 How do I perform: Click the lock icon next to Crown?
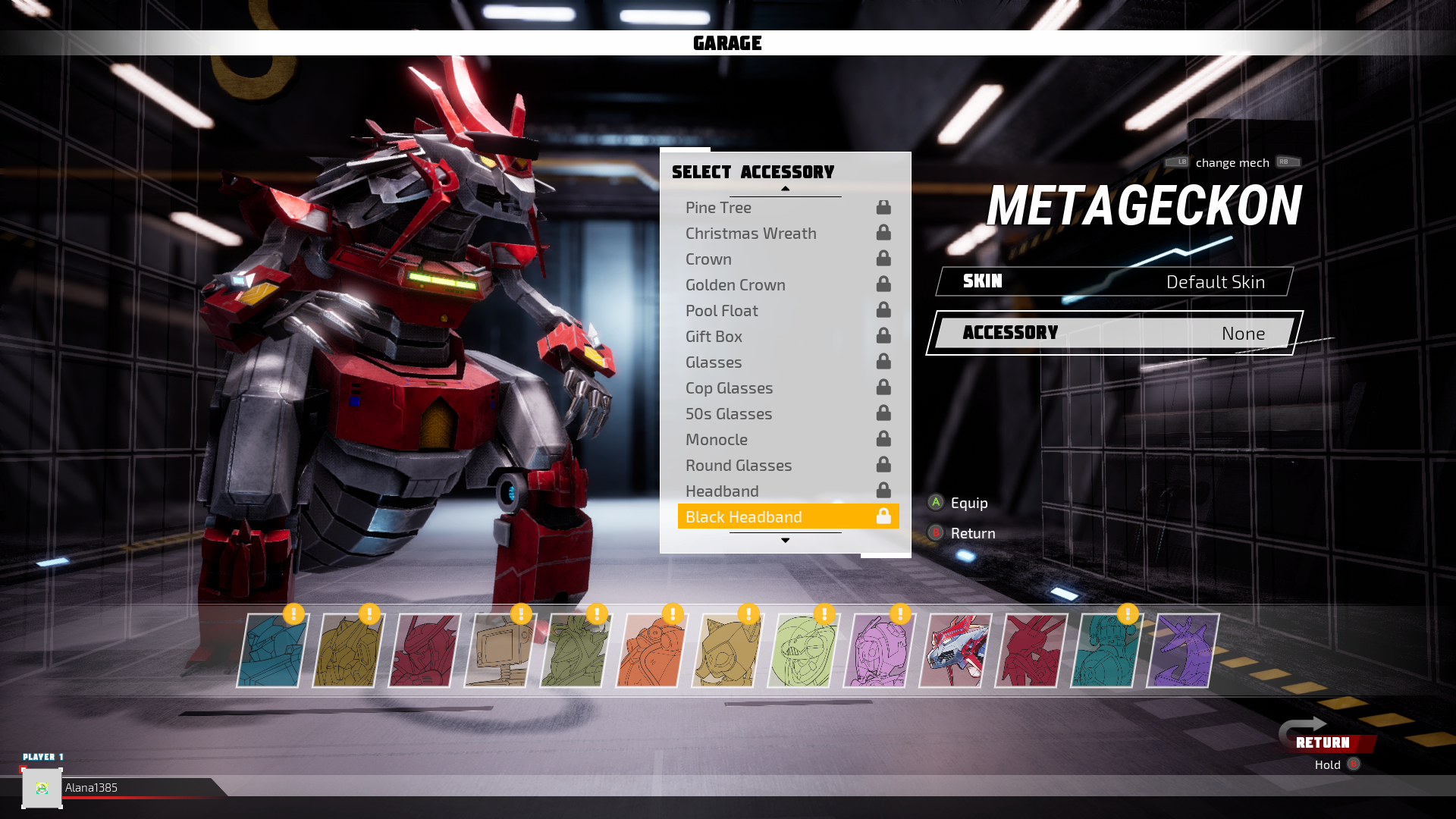pyautogui.click(x=883, y=258)
